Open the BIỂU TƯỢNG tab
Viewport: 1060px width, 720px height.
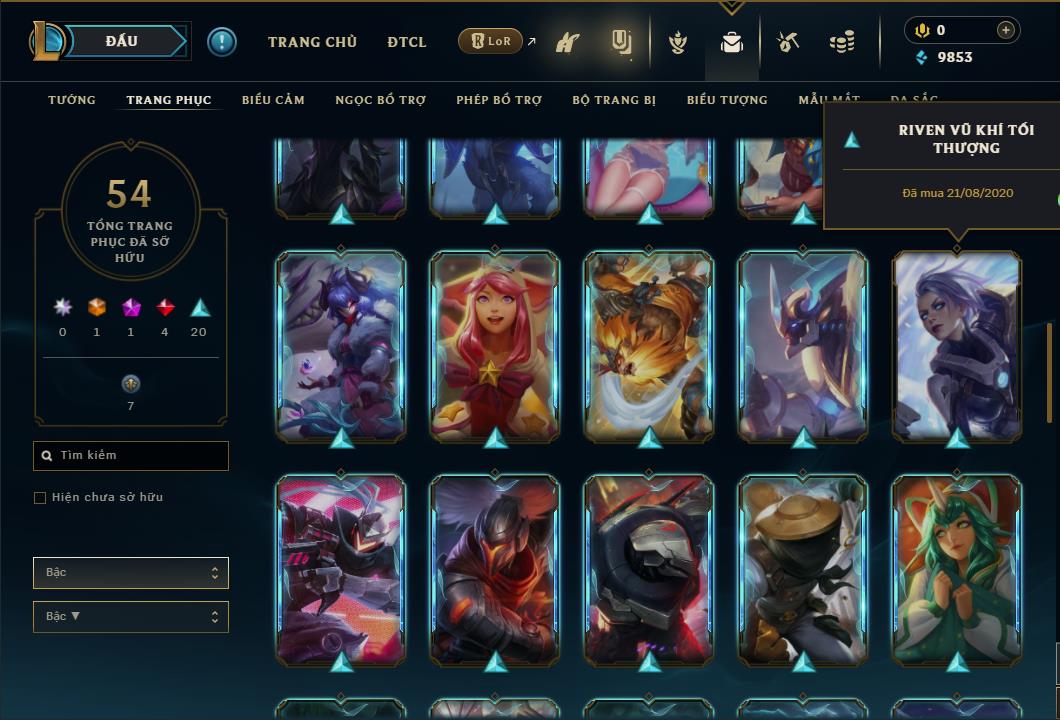pos(727,100)
